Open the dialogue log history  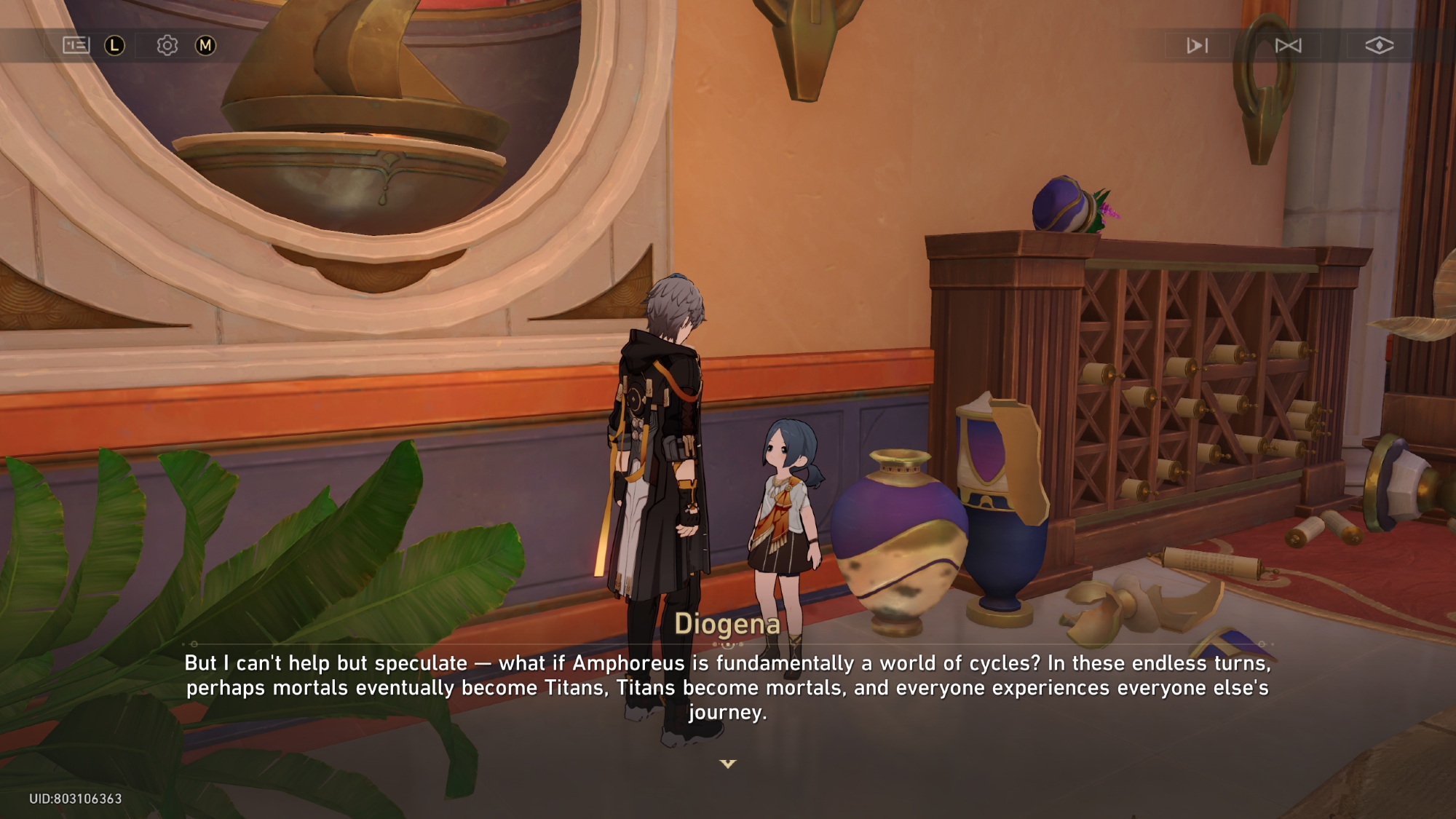[76, 45]
